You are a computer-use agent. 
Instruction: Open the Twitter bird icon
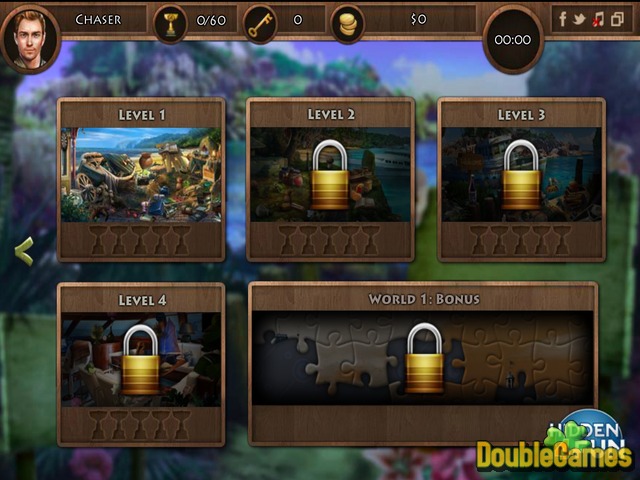(579, 18)
